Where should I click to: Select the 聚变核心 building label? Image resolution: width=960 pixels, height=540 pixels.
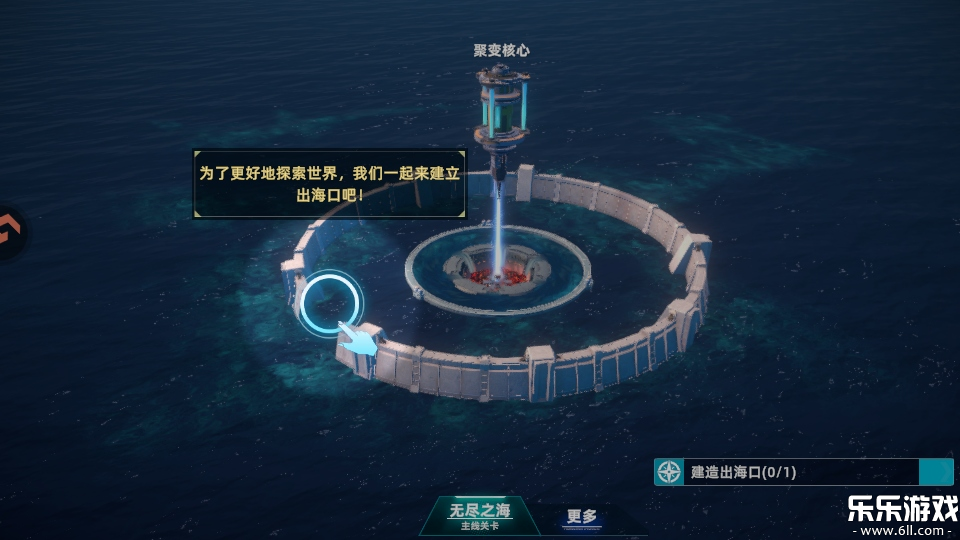click(x=501, y=49)
